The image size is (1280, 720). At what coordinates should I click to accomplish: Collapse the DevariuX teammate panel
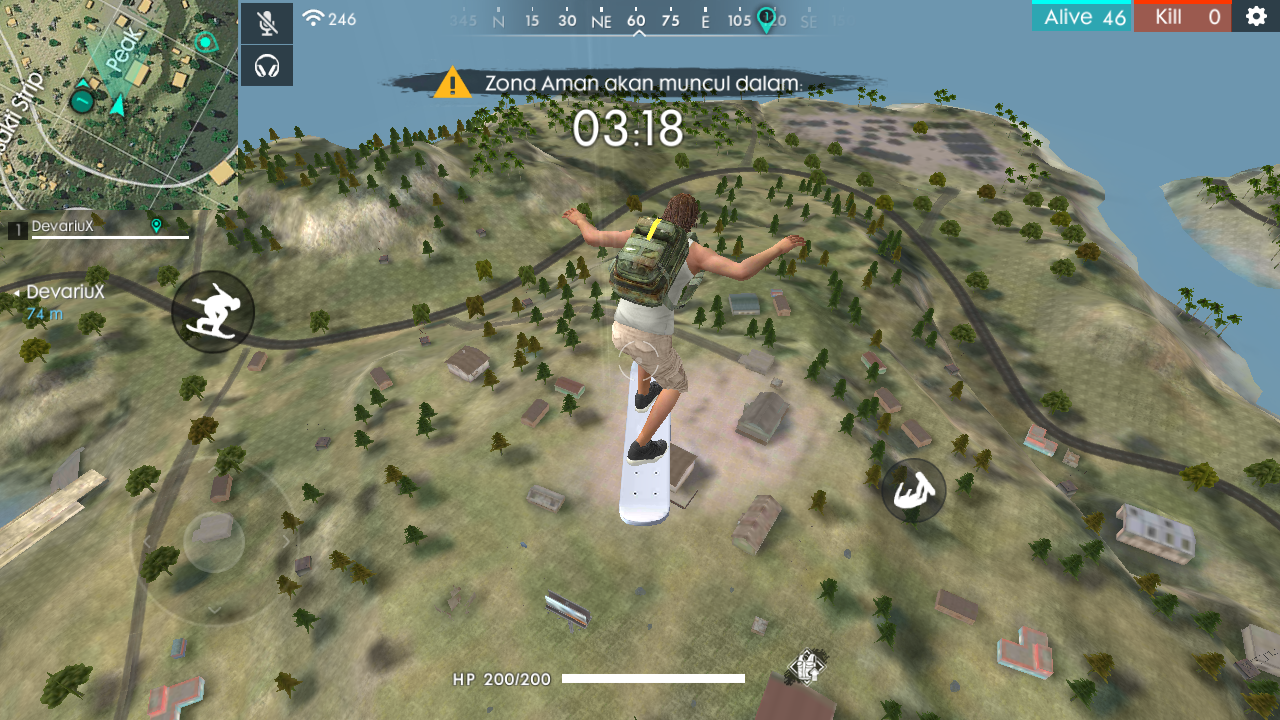click(14, 292)
